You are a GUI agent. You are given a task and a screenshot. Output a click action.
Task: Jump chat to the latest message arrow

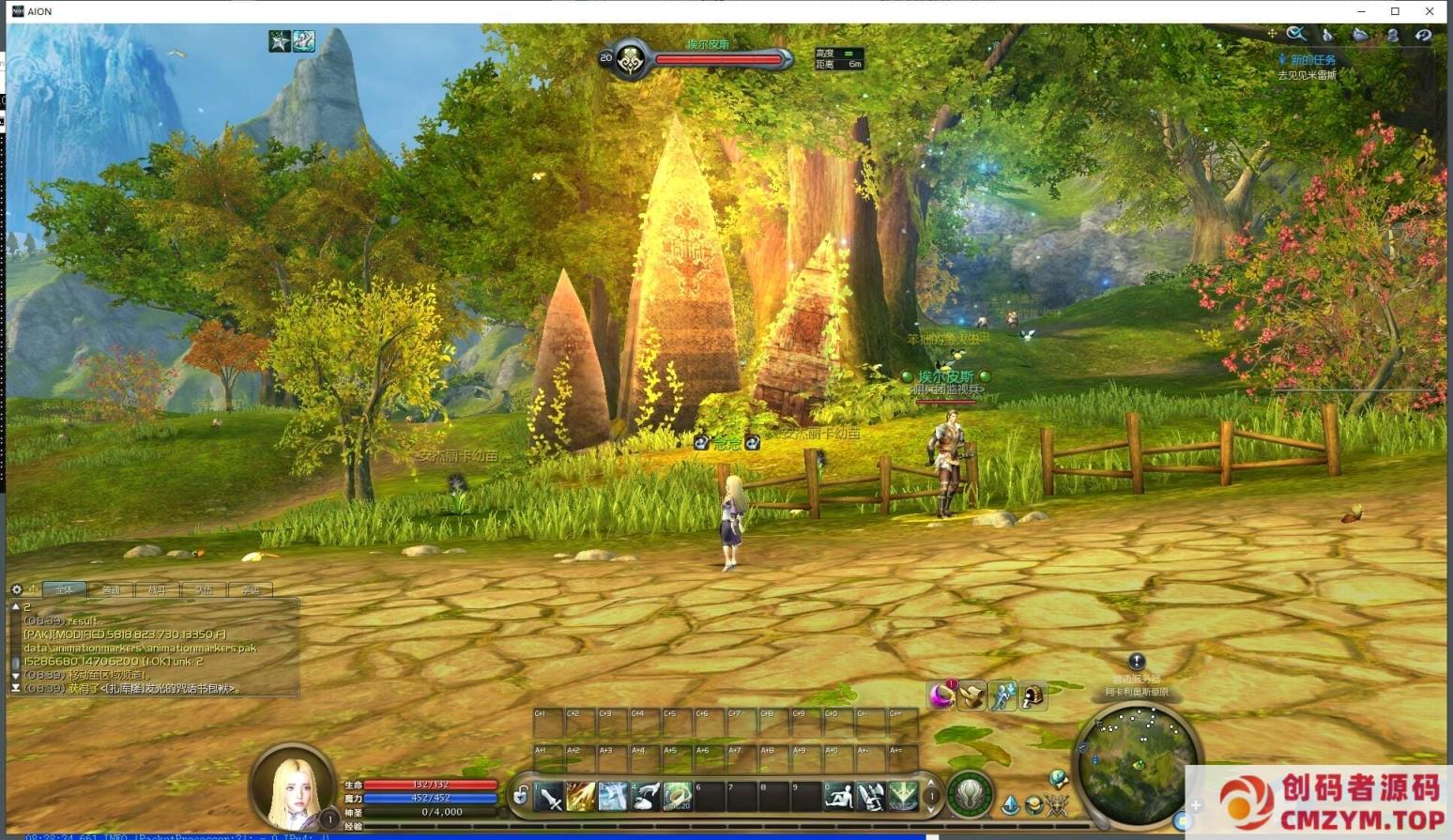[x=16, y=688]
